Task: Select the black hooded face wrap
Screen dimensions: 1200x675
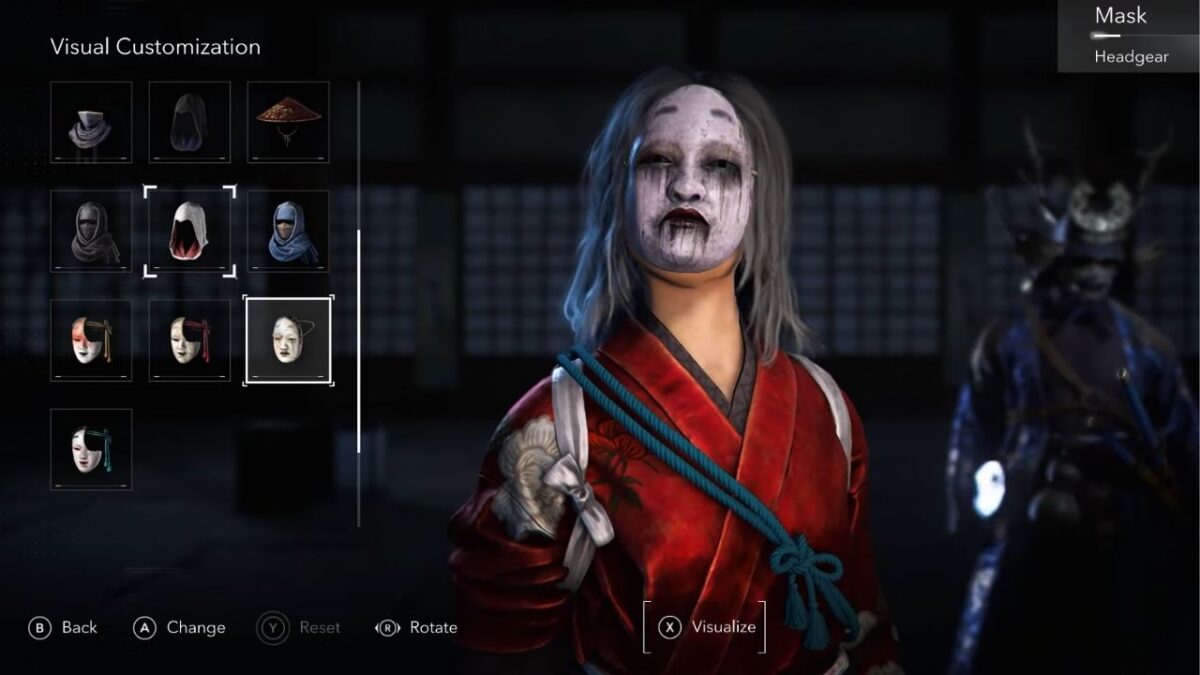Action: pyautogui.click(x=91, y=231)
